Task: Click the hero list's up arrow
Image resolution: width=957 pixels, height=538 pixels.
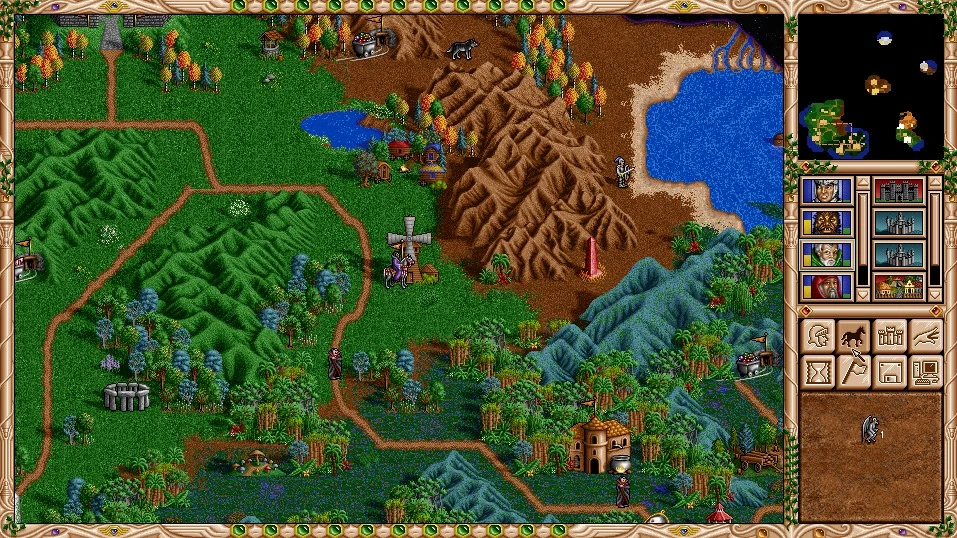Action: (x=863, y=183)
